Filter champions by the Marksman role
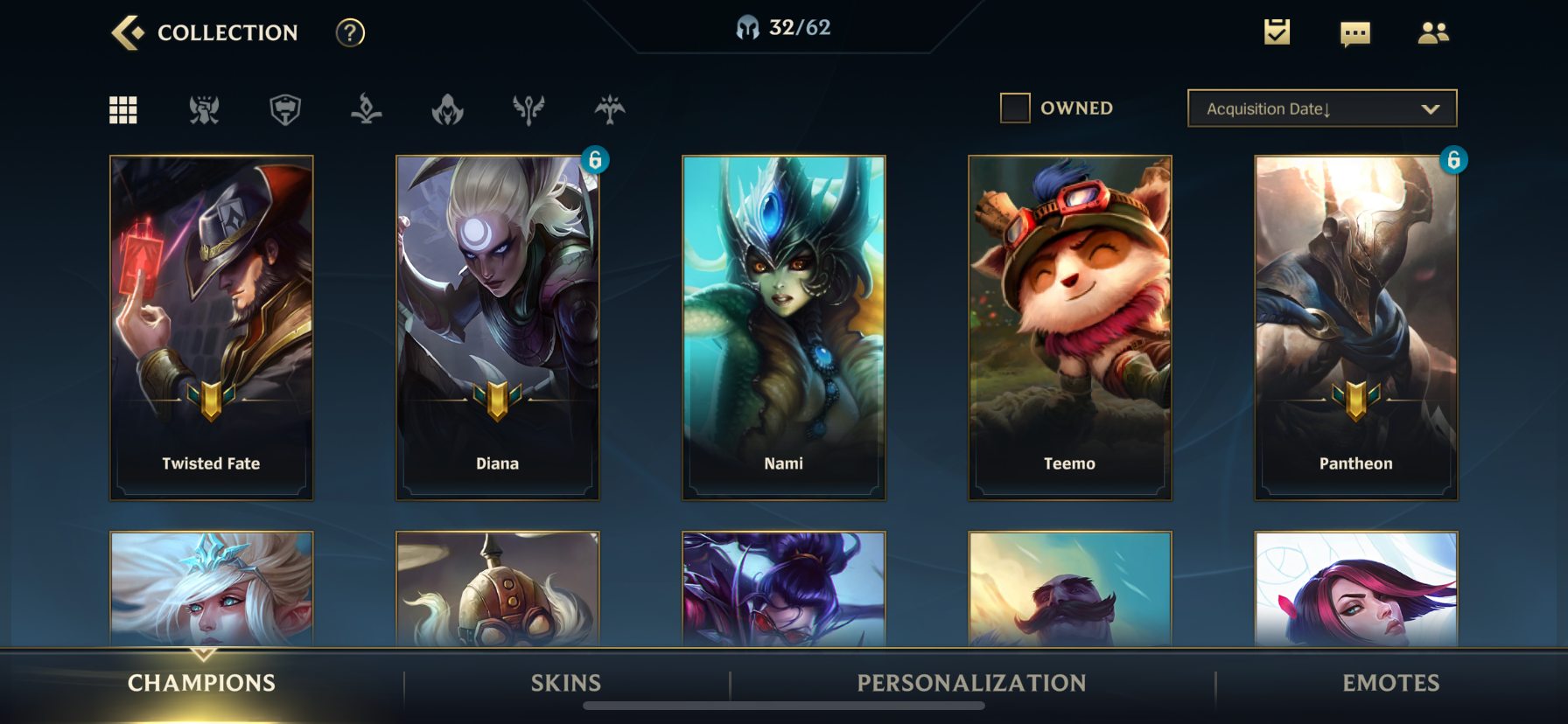1568x724 pixels. (611, 109)
